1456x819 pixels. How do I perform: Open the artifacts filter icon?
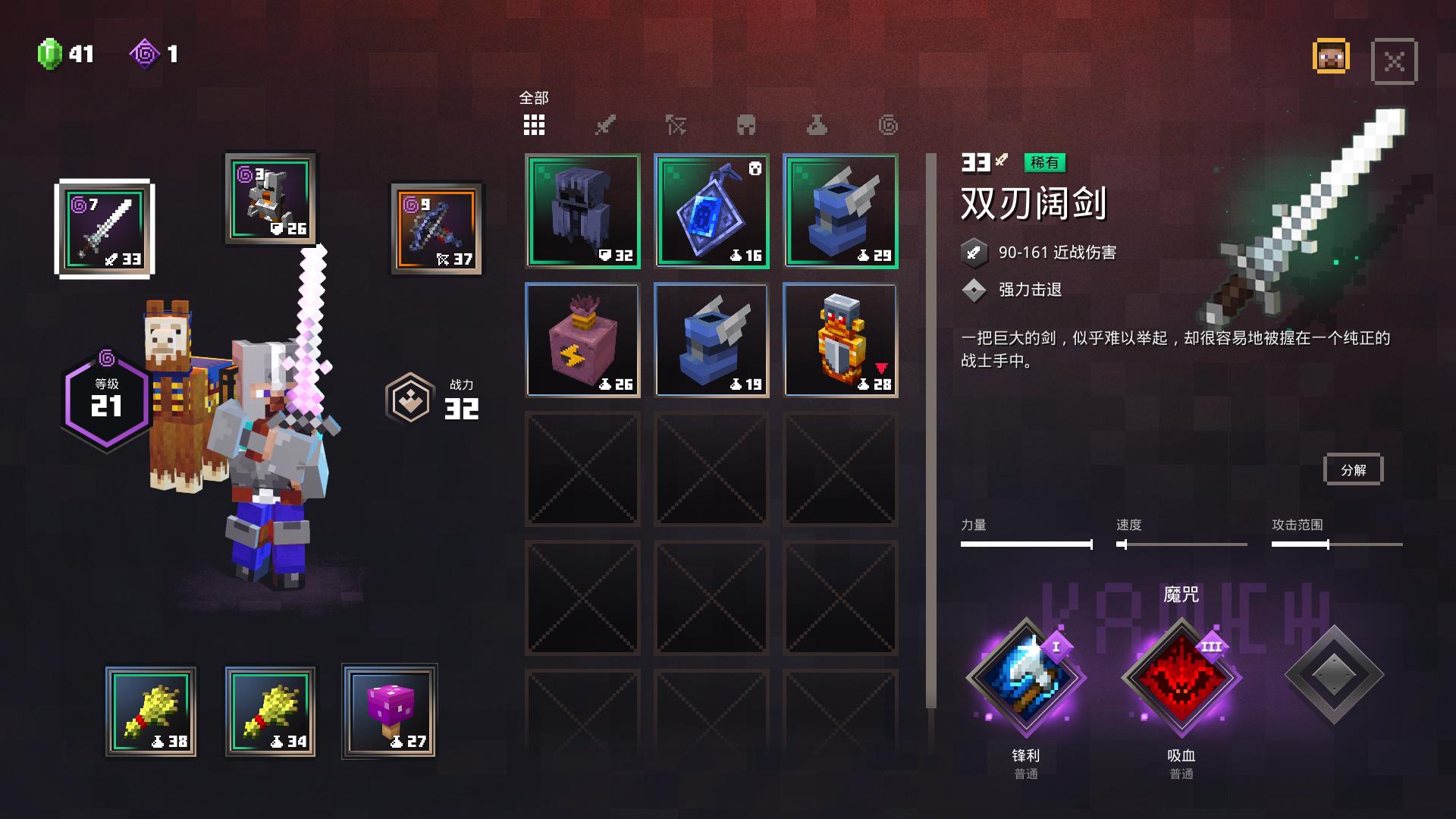pyautogui.click(x=817, y=125)
